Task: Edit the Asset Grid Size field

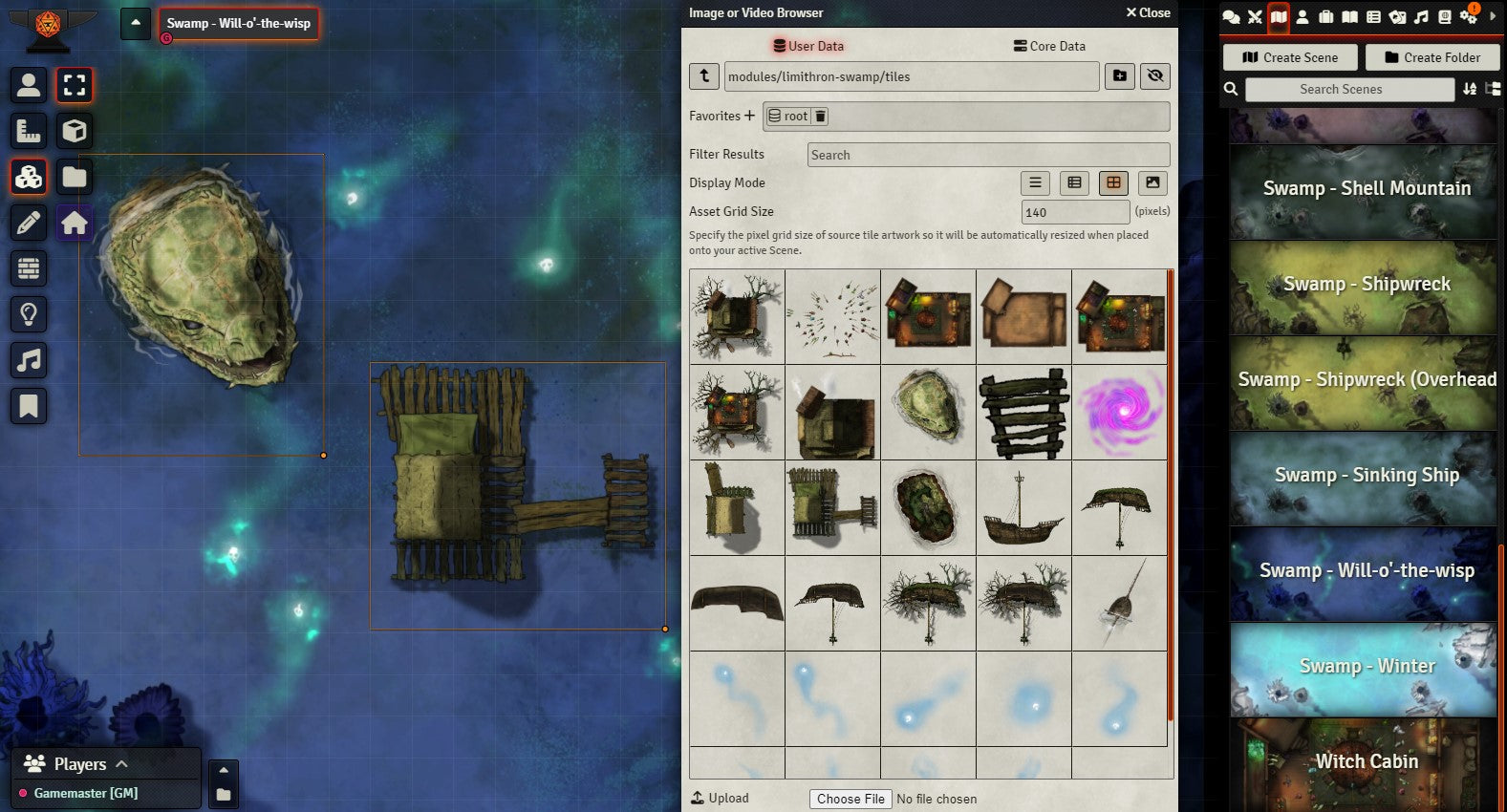Action: [1075, 212]
